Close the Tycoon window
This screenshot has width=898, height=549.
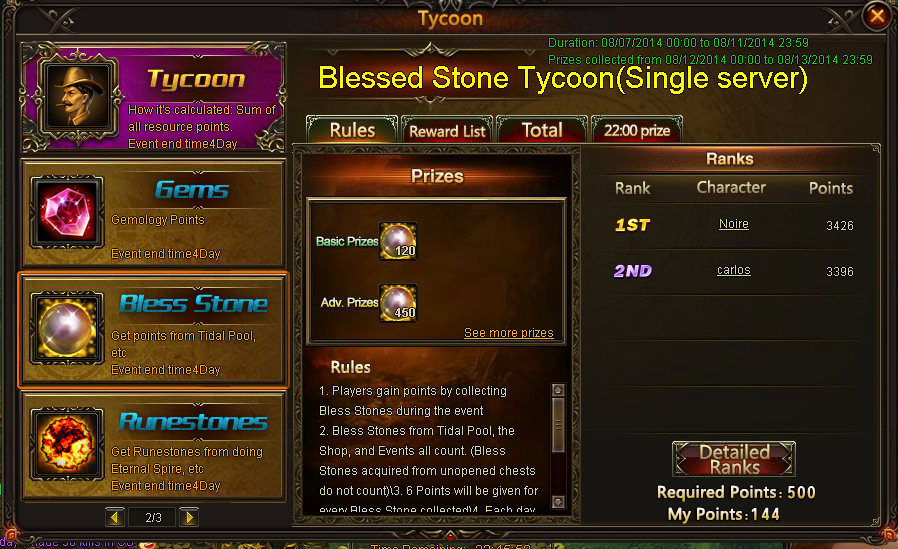(877, 16)
